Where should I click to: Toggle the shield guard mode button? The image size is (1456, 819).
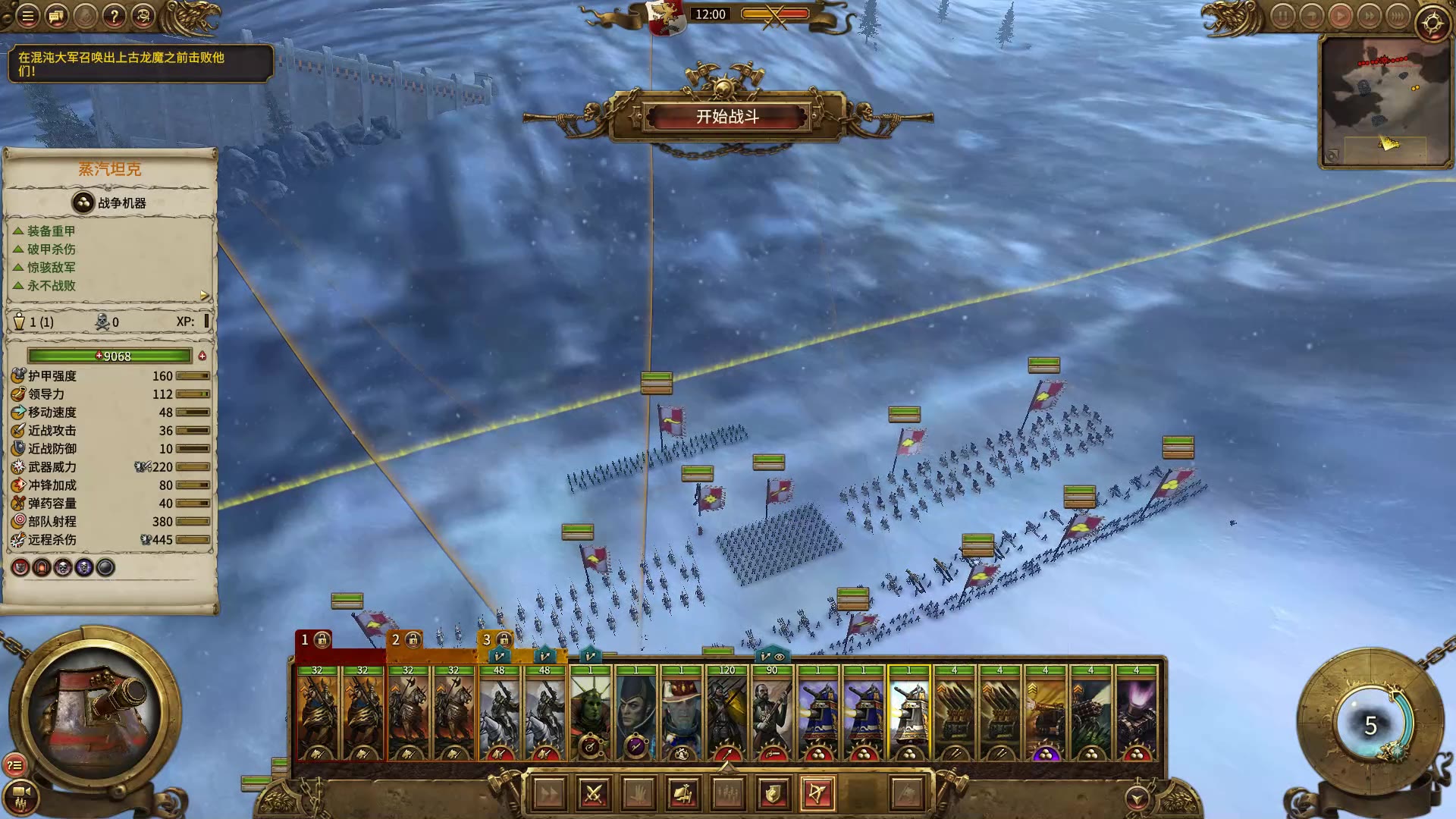click(773, 794)
